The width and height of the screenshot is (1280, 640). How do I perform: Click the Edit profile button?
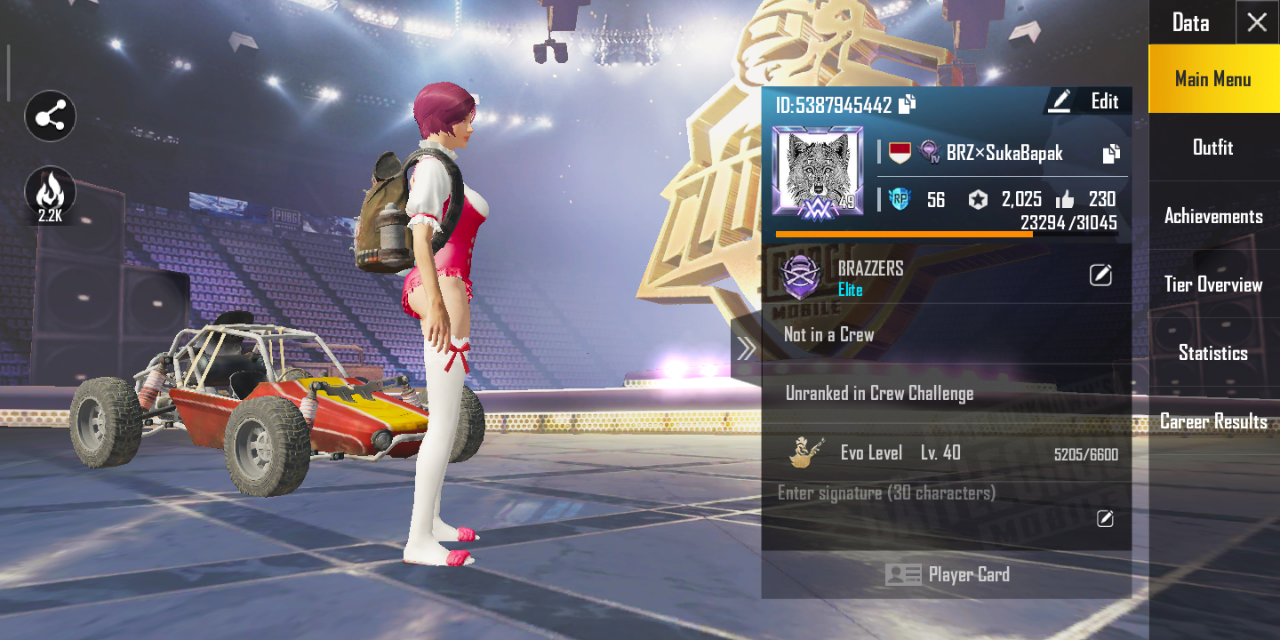[x=1087, y=101]
